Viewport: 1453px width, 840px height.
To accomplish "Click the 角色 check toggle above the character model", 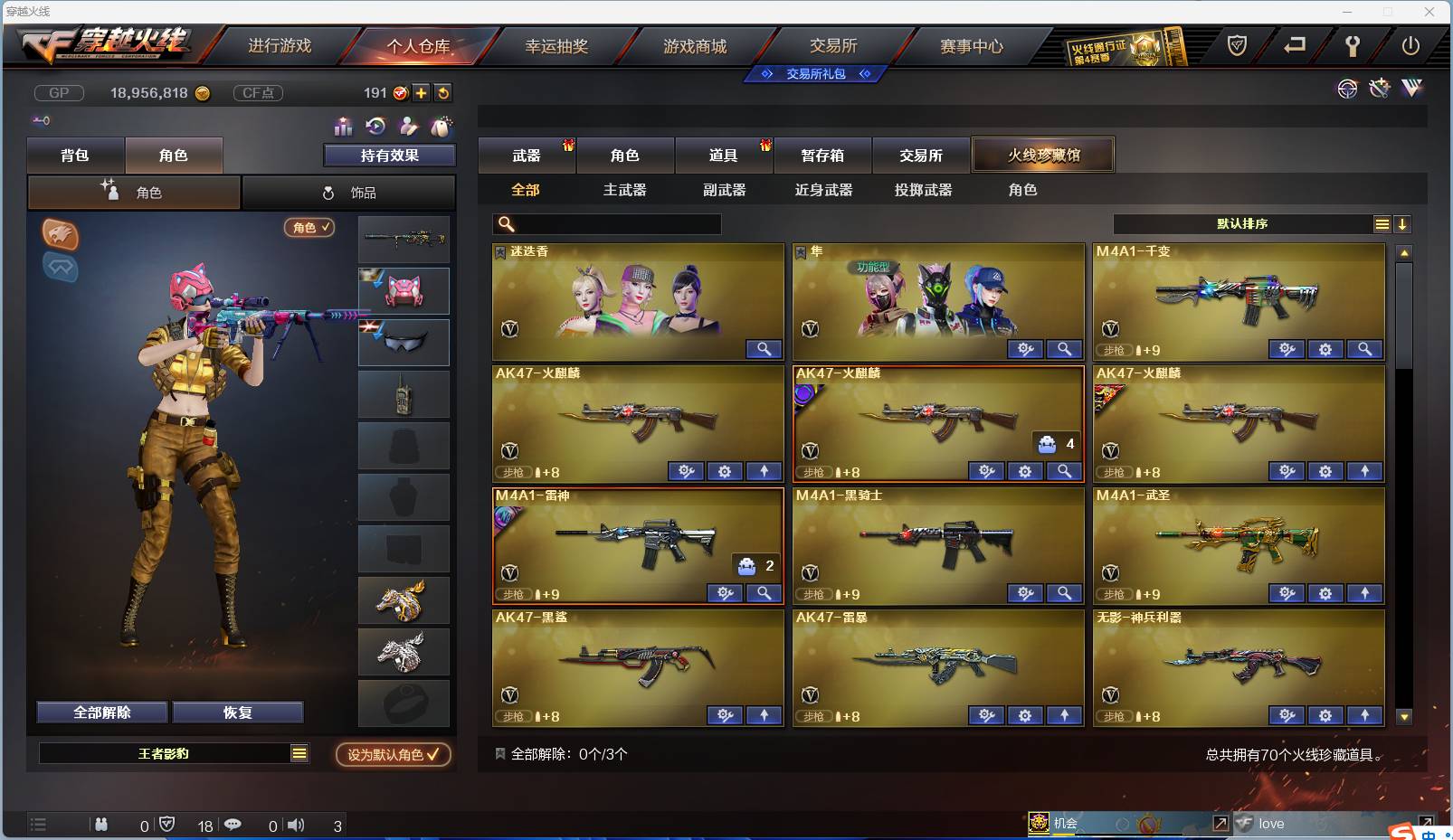I will (309, 228).
